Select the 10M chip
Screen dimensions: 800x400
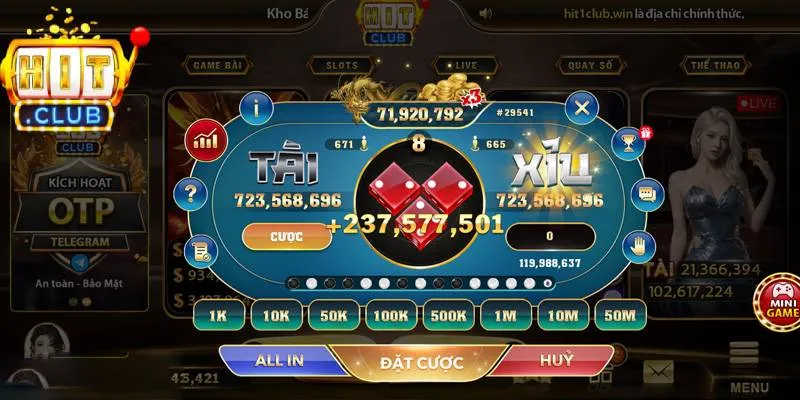pyautogui.click(x=564, y=315)
